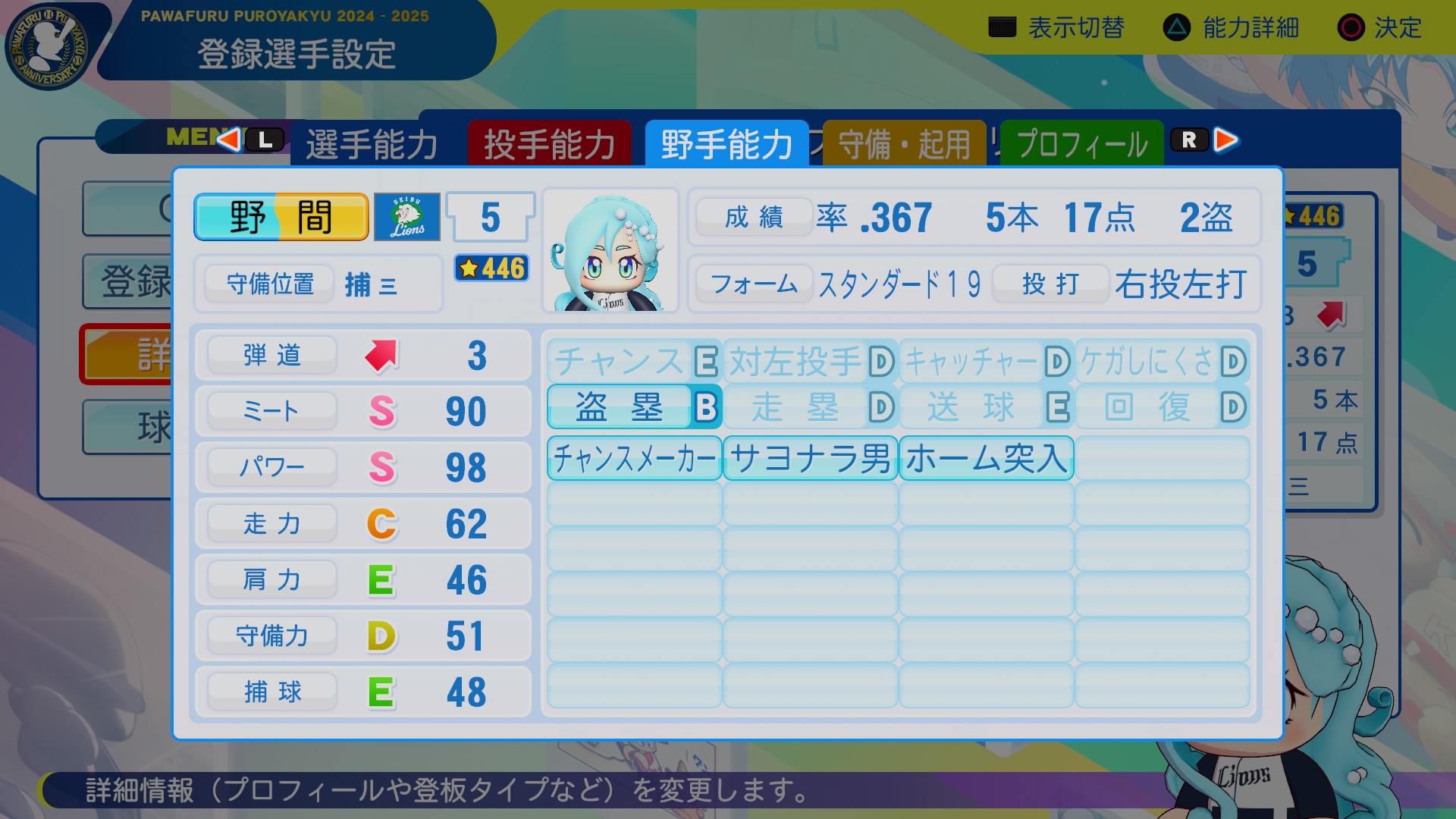Toggle the サヨナラ男 ability
This screenshot has width=1456, height=819.
click(810, 457)
